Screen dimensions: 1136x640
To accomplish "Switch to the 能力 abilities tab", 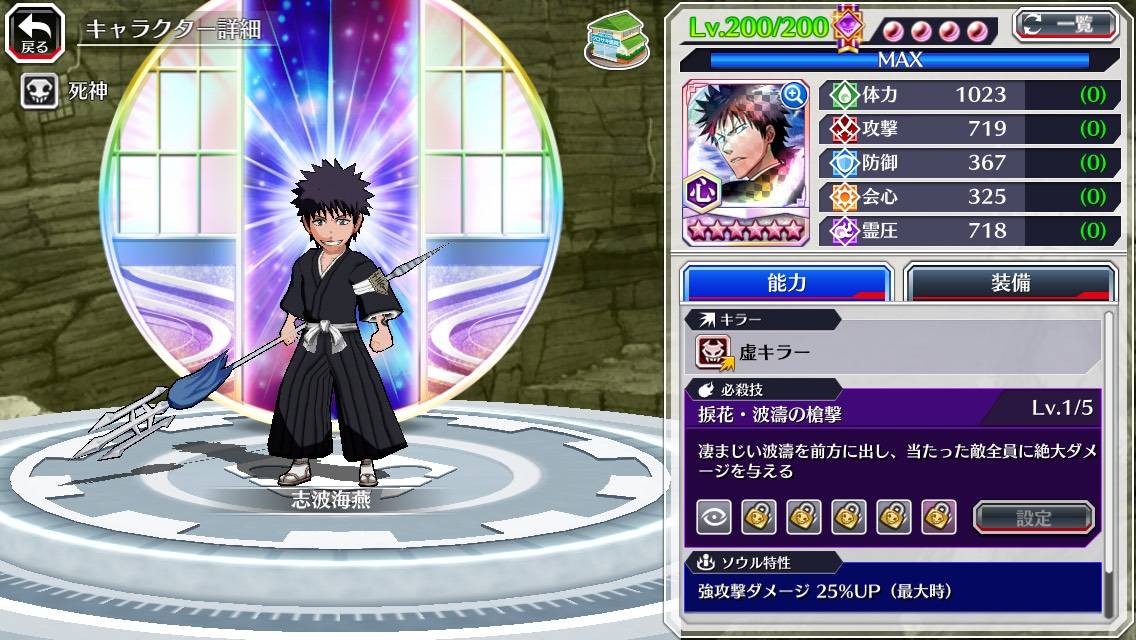I will 786,283.
